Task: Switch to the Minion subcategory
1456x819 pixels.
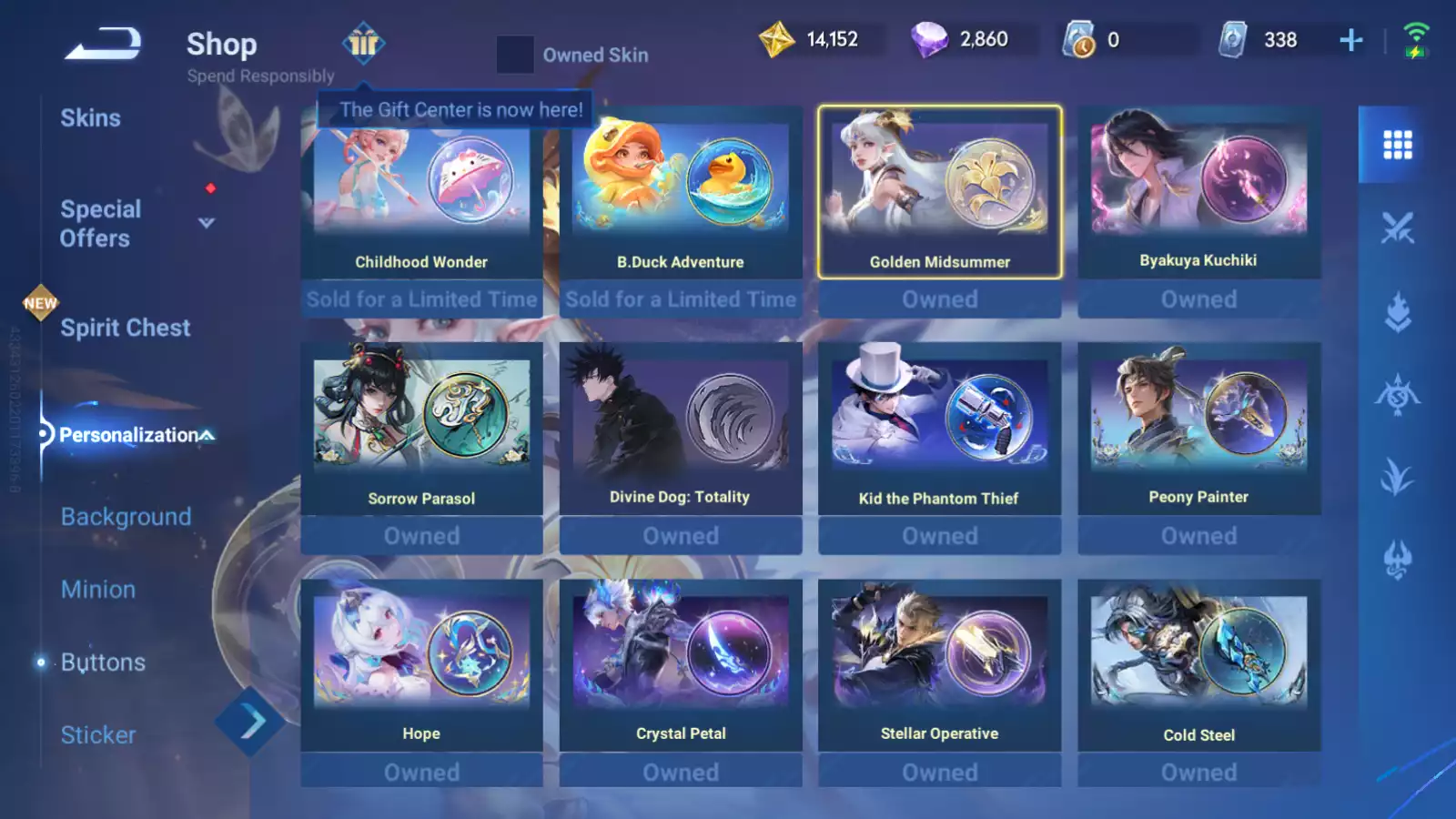Action: [98, 590]
